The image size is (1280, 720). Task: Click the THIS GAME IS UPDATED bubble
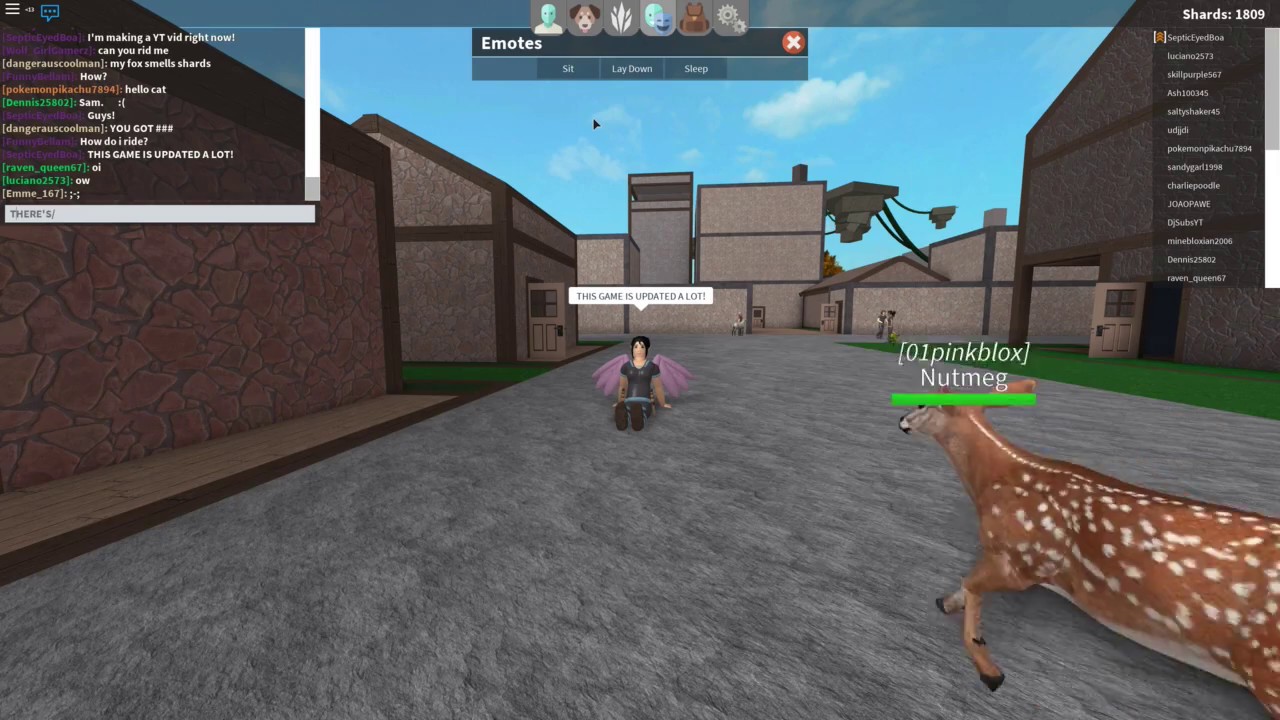pyautogui.click(x=640, y=296)
